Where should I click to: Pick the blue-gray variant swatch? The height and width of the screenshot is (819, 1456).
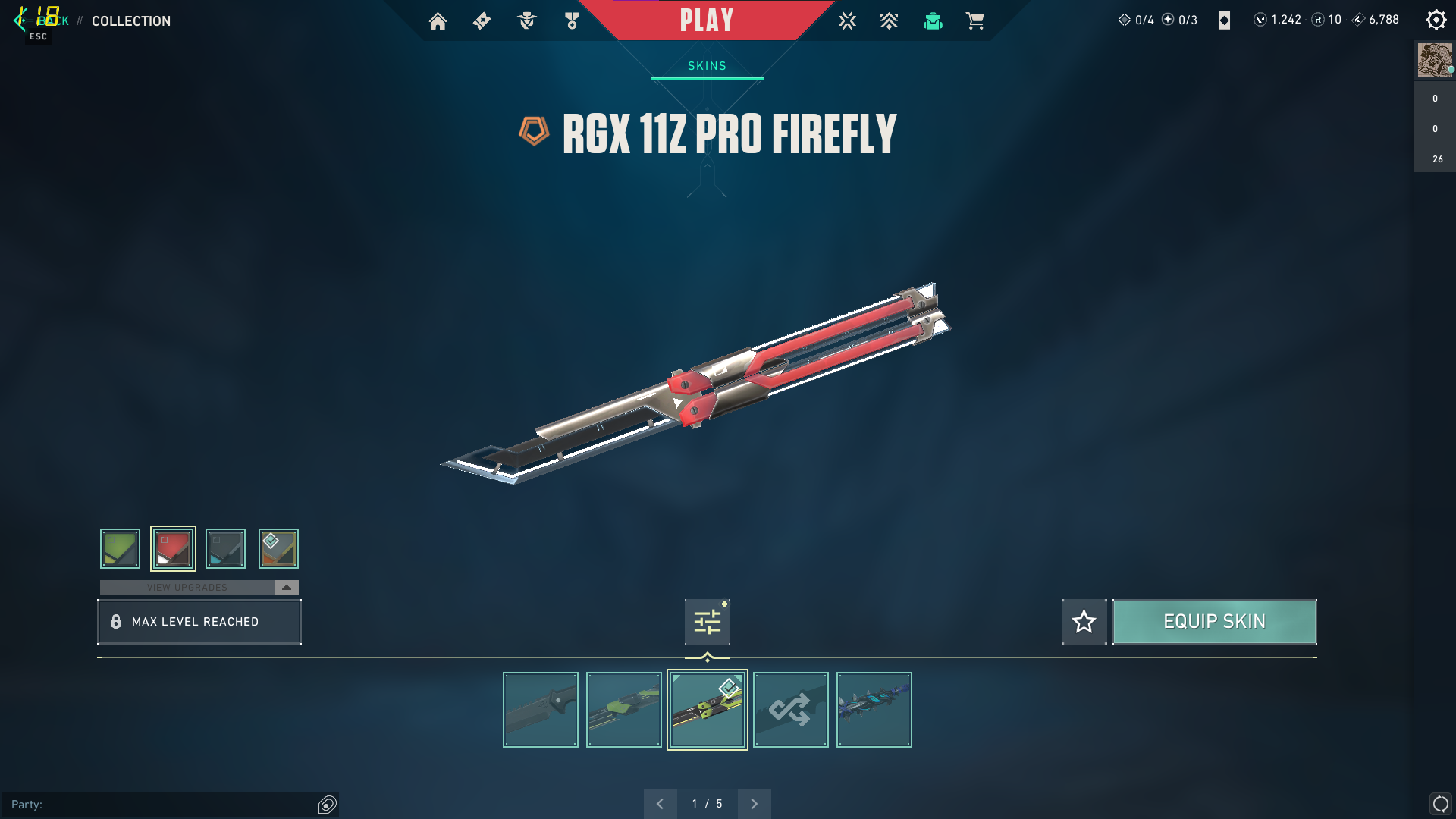tap(225, 548)
